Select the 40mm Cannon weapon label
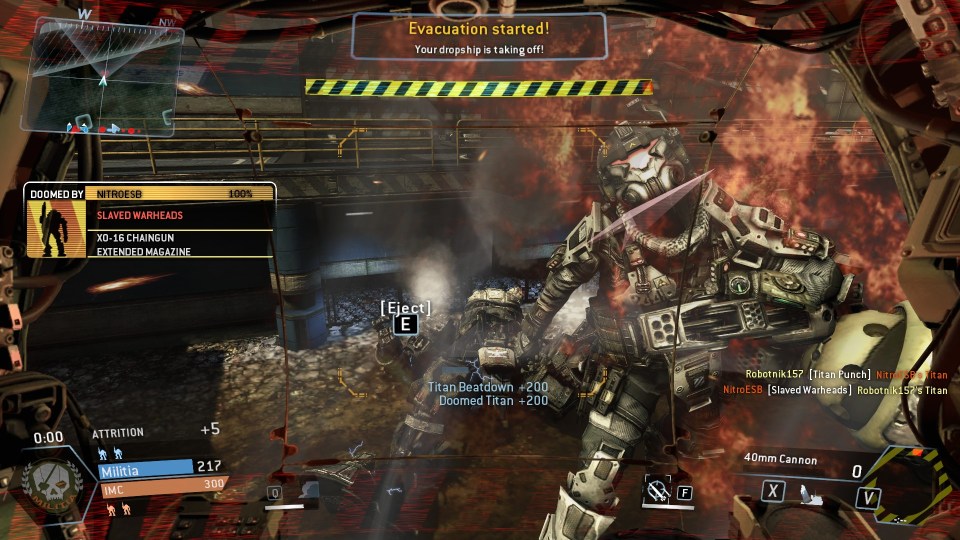Viewport: 960px width, 540px height. pyautogui.click(x=780, y=460)
